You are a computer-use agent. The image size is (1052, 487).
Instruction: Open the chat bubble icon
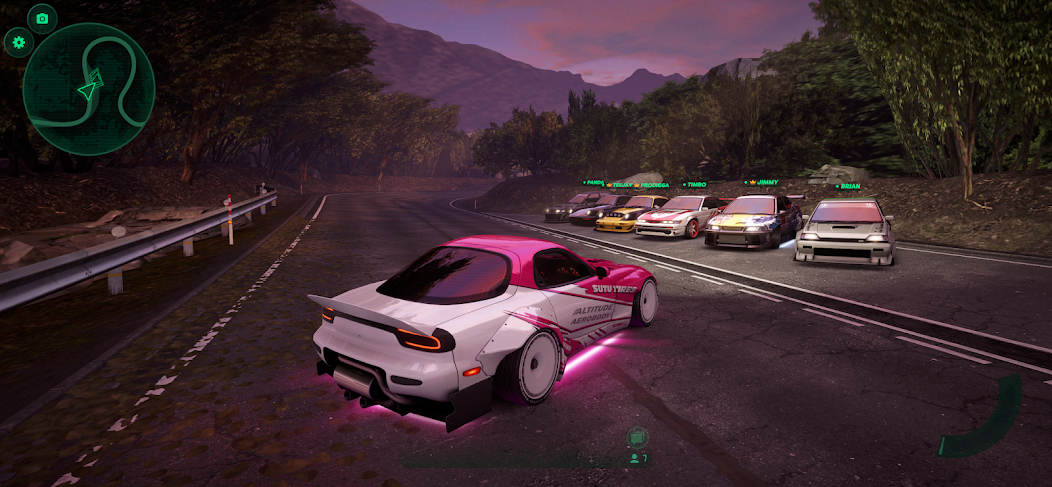pos(637,437)
